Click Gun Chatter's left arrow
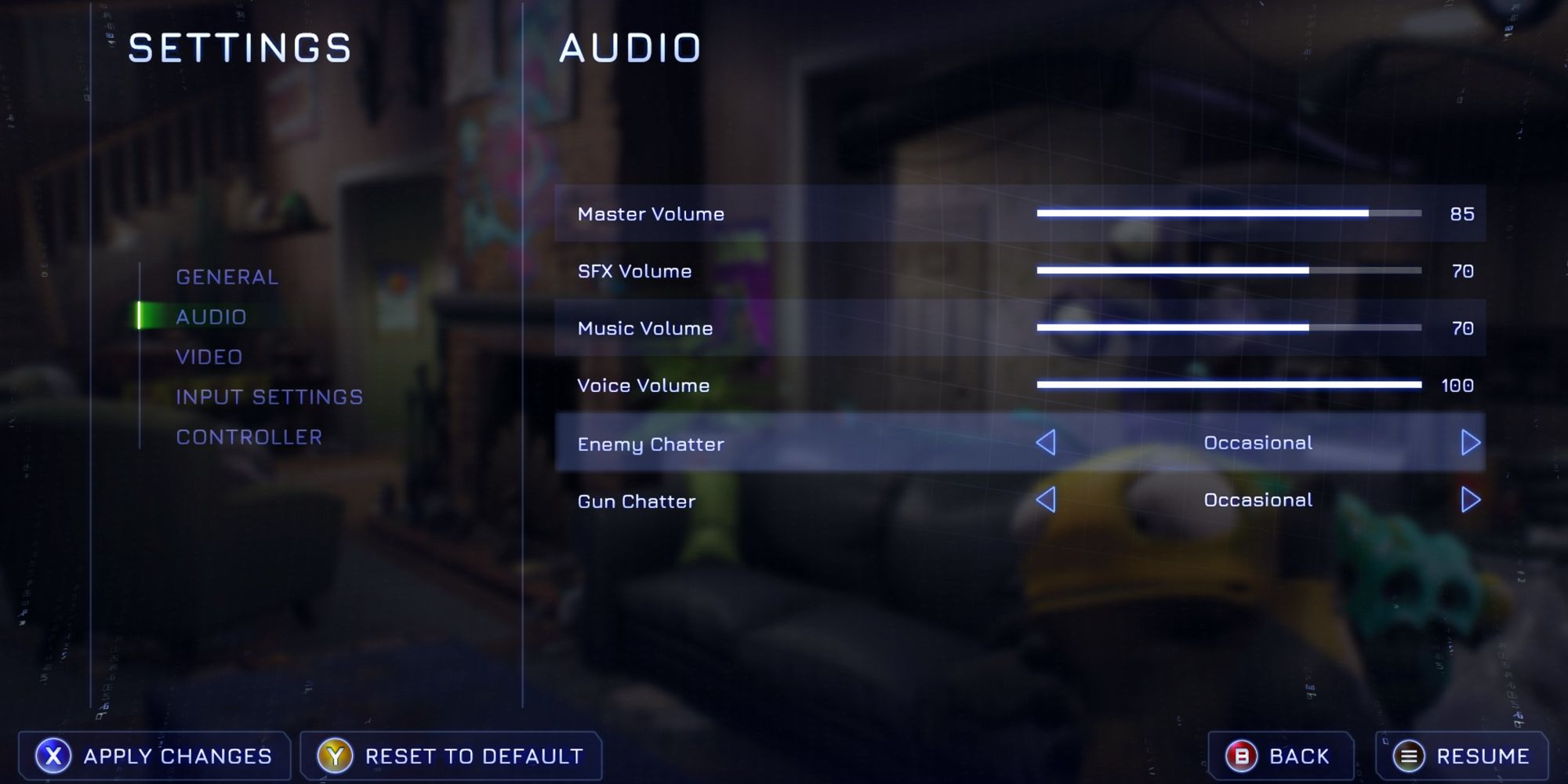This screenshot has height=784, width=1568. pos(1046,500)
